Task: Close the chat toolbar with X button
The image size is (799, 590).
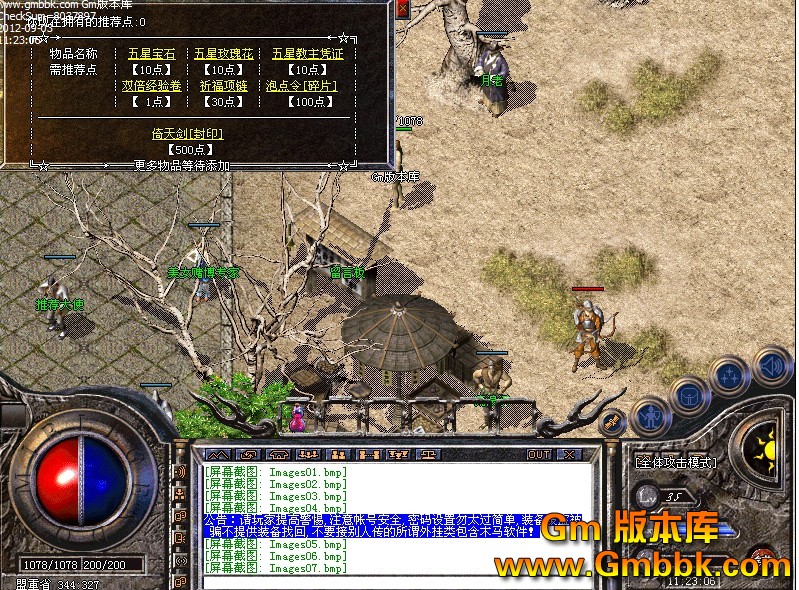Action: point(570,454)
